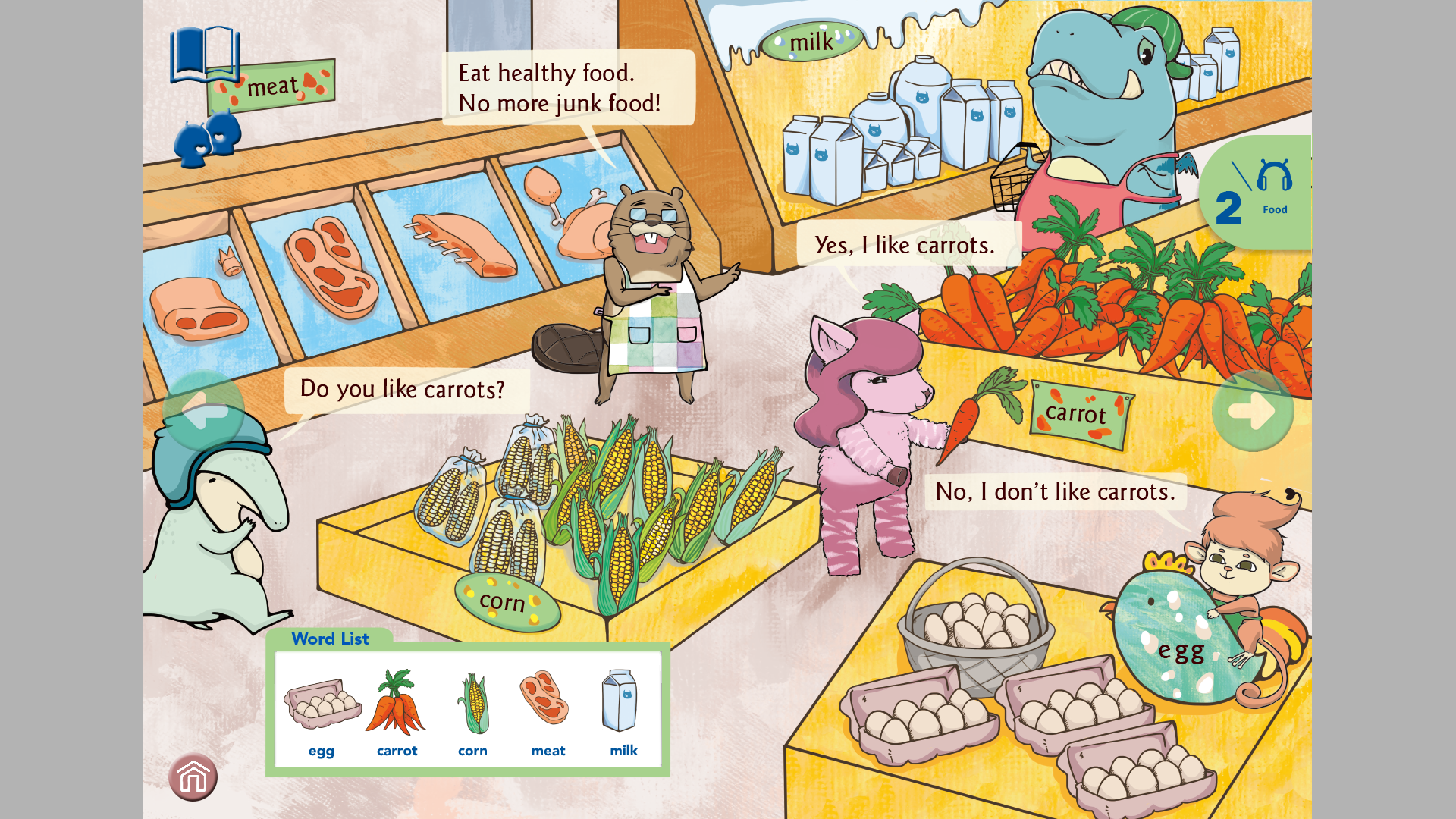Choose the egg picture in the Word List
The width and height of the screenshot is (1456, 819).
(322, 703)
